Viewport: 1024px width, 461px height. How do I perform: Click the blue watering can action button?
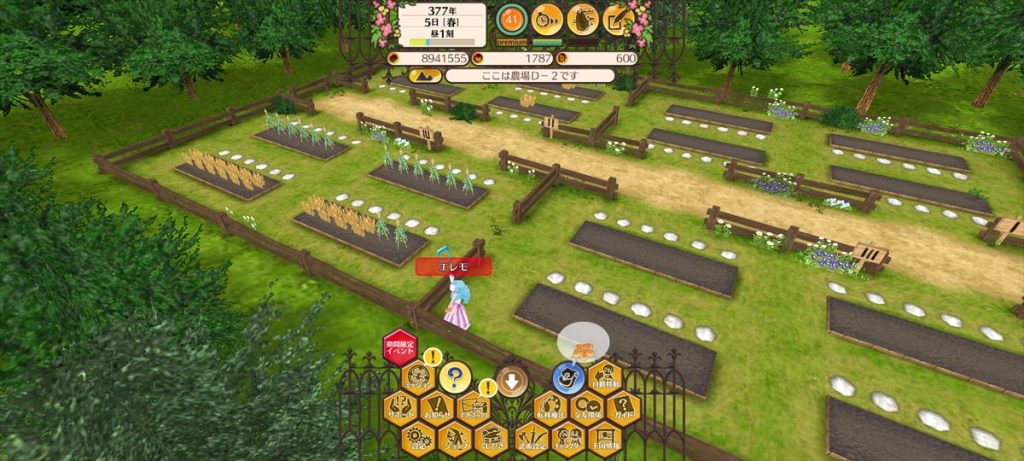coord(568,378)
